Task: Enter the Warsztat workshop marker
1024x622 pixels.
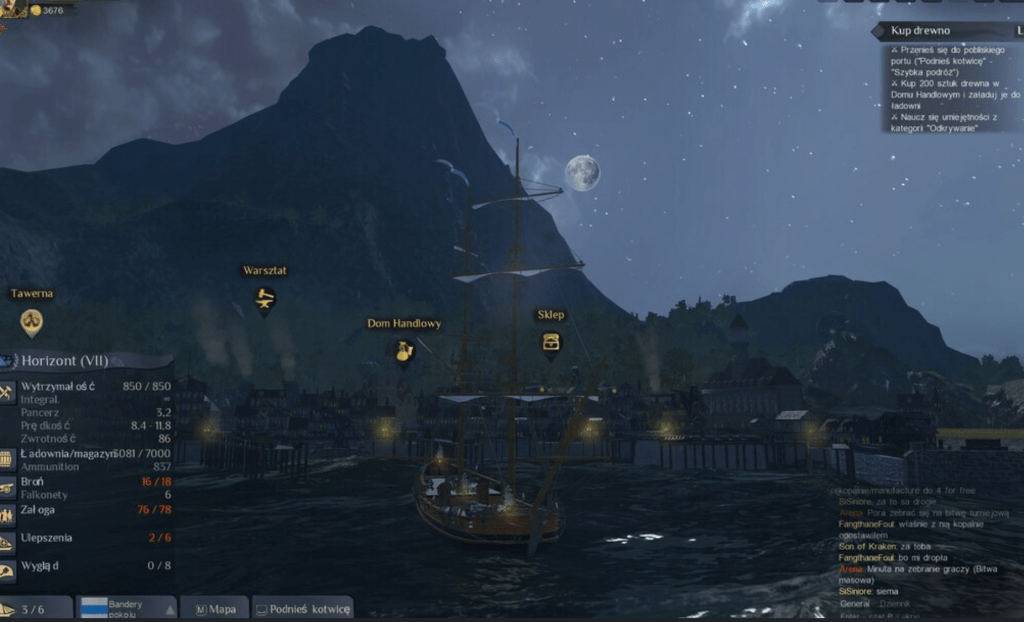Action: tap(264, 297)
